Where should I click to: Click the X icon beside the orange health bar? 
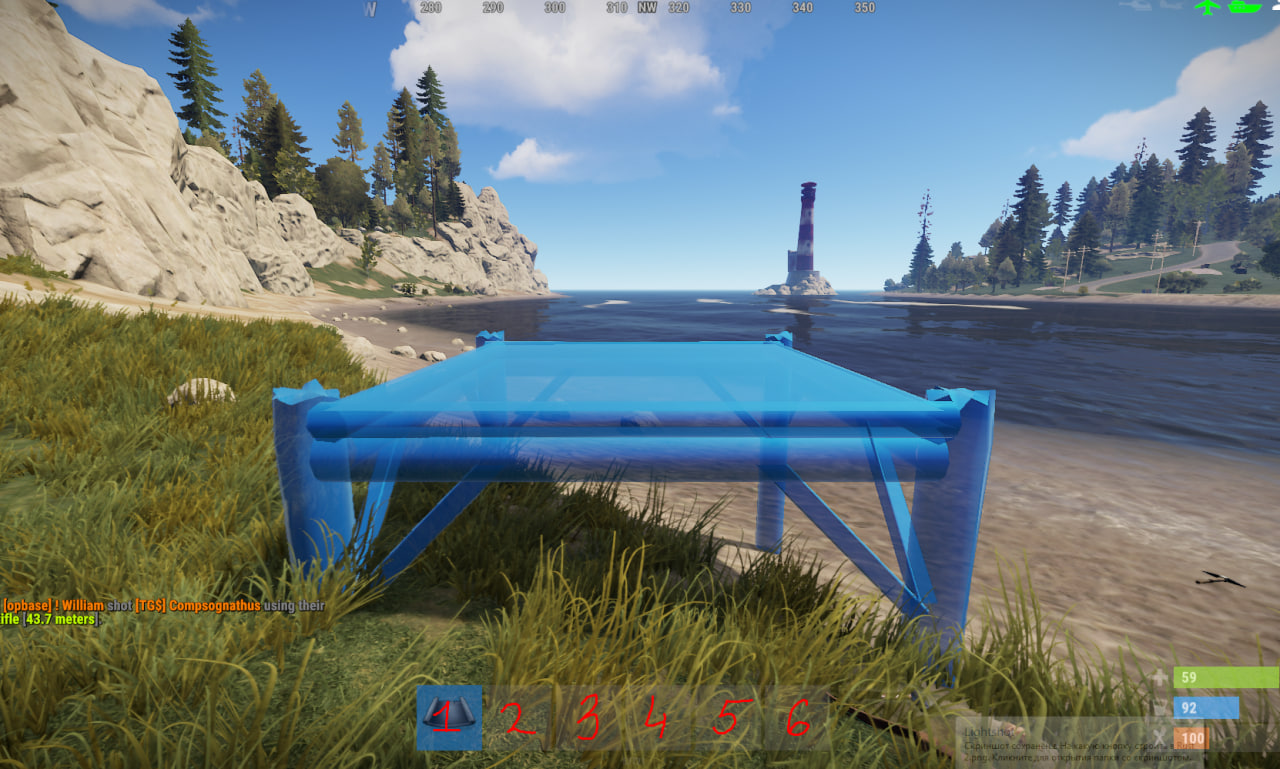tap(1158, 736)
